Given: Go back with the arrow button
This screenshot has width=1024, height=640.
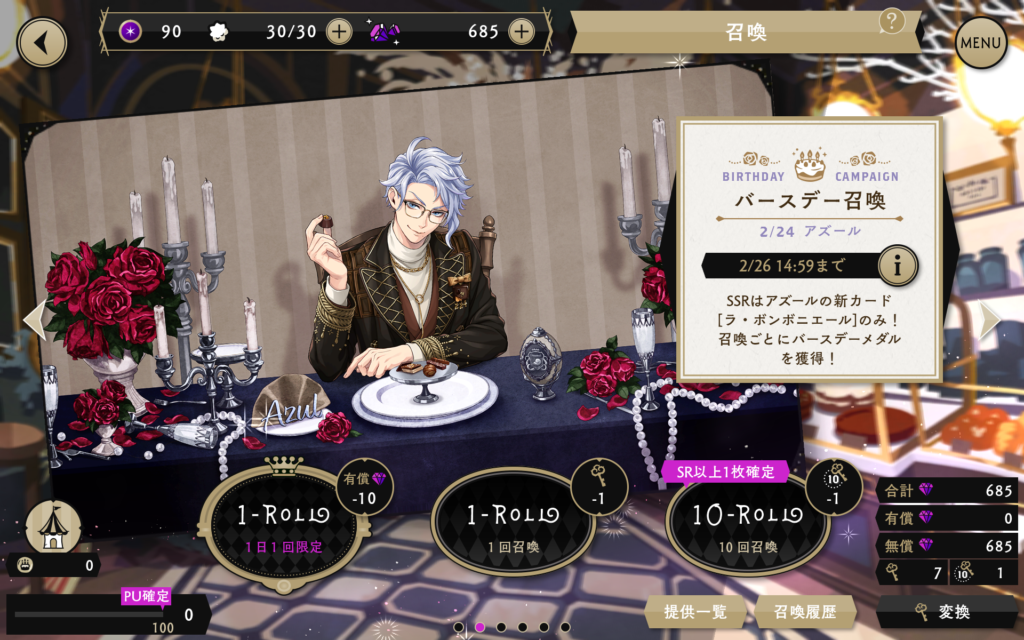Looking at the screenshot, I should pyautogui.click(x=41, y=41).
